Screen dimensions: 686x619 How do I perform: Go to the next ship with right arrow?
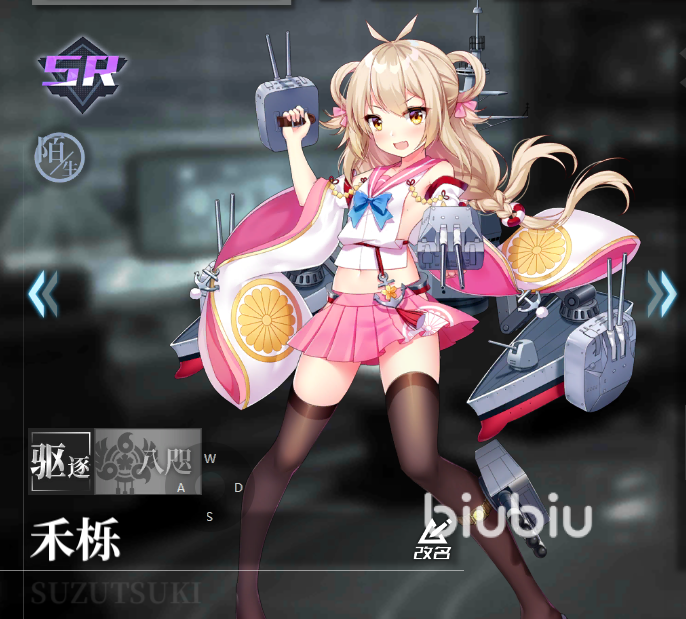[x=661, y=293]
